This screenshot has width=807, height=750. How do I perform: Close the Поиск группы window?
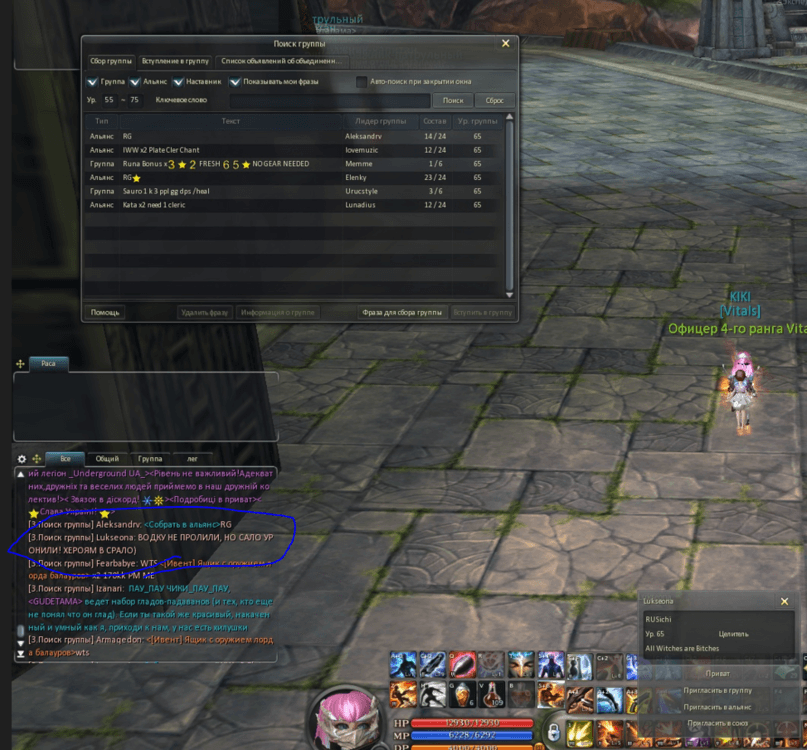pyautogui.click(x=505, y=44)
